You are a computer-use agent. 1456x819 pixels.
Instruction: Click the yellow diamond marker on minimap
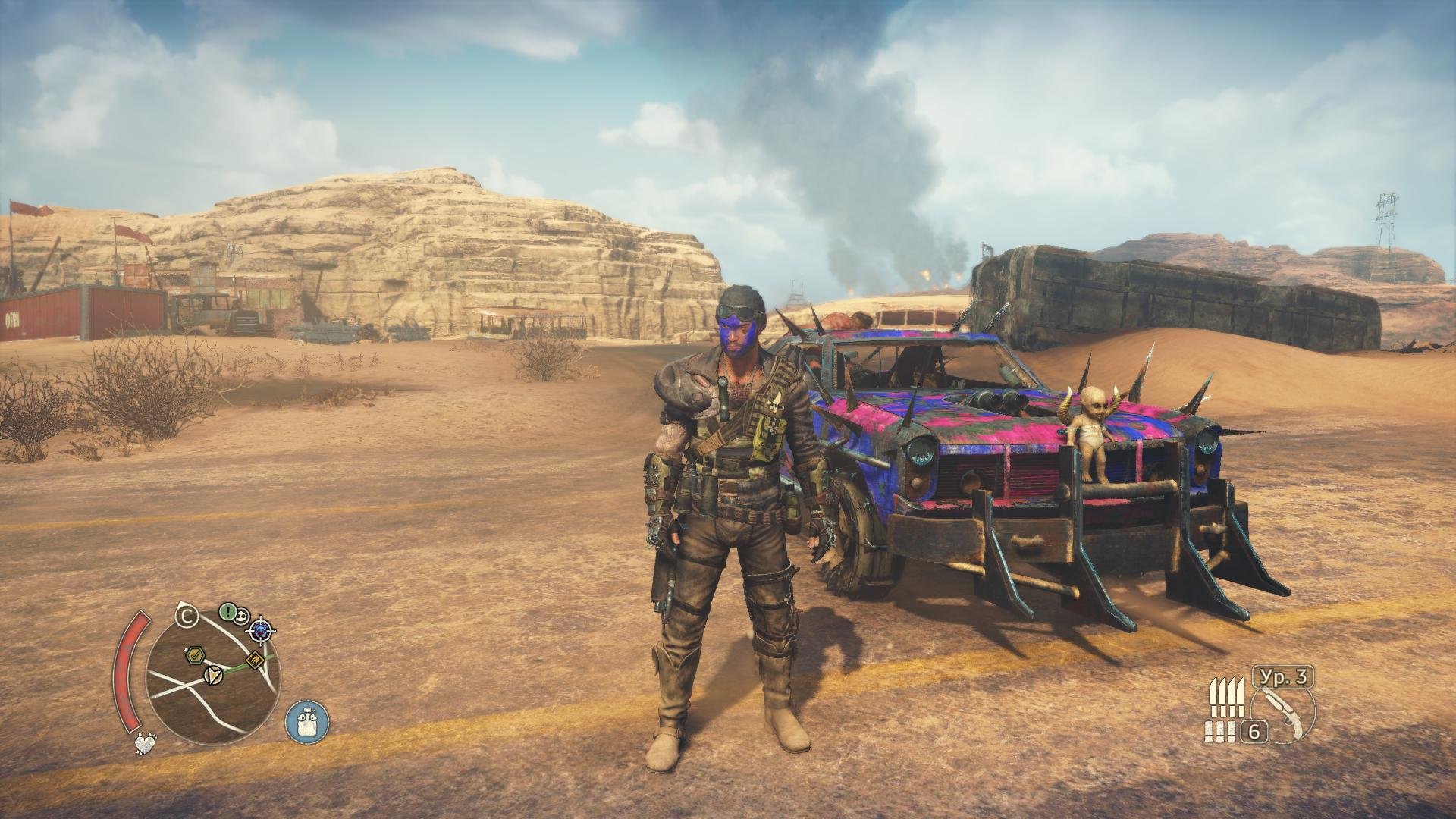pos(256,659)
